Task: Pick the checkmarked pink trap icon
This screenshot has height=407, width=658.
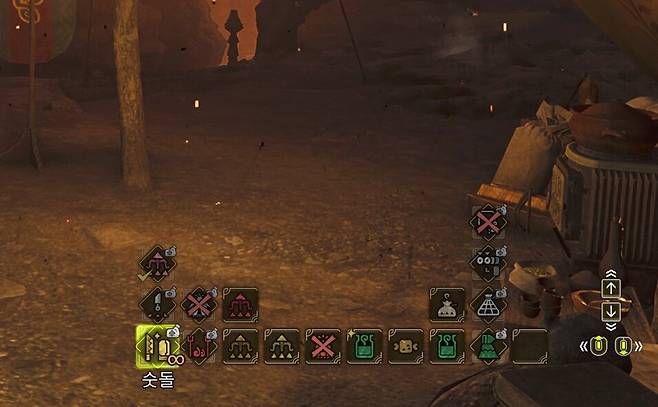Action: point(156,265)
